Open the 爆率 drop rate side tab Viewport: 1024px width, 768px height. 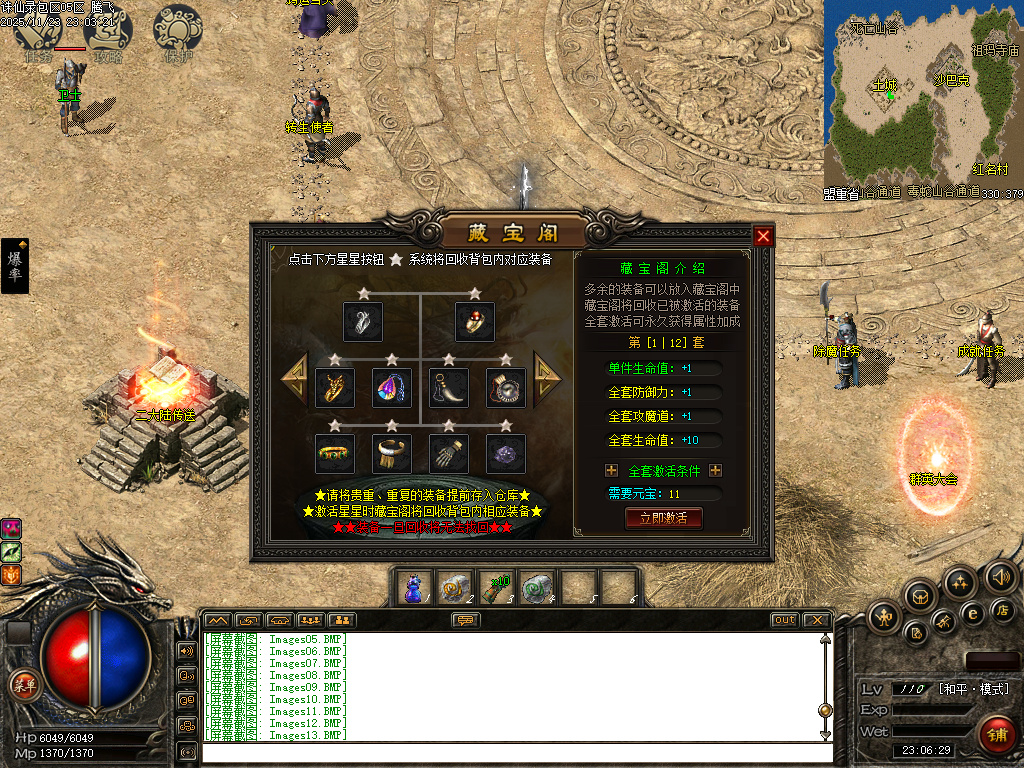coord(15,266)
